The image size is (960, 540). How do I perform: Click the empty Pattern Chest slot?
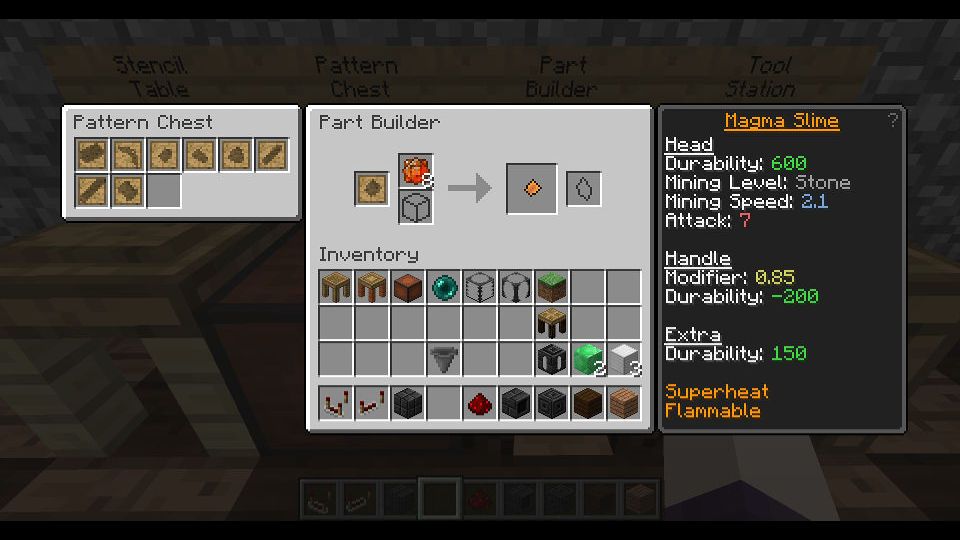164,191
